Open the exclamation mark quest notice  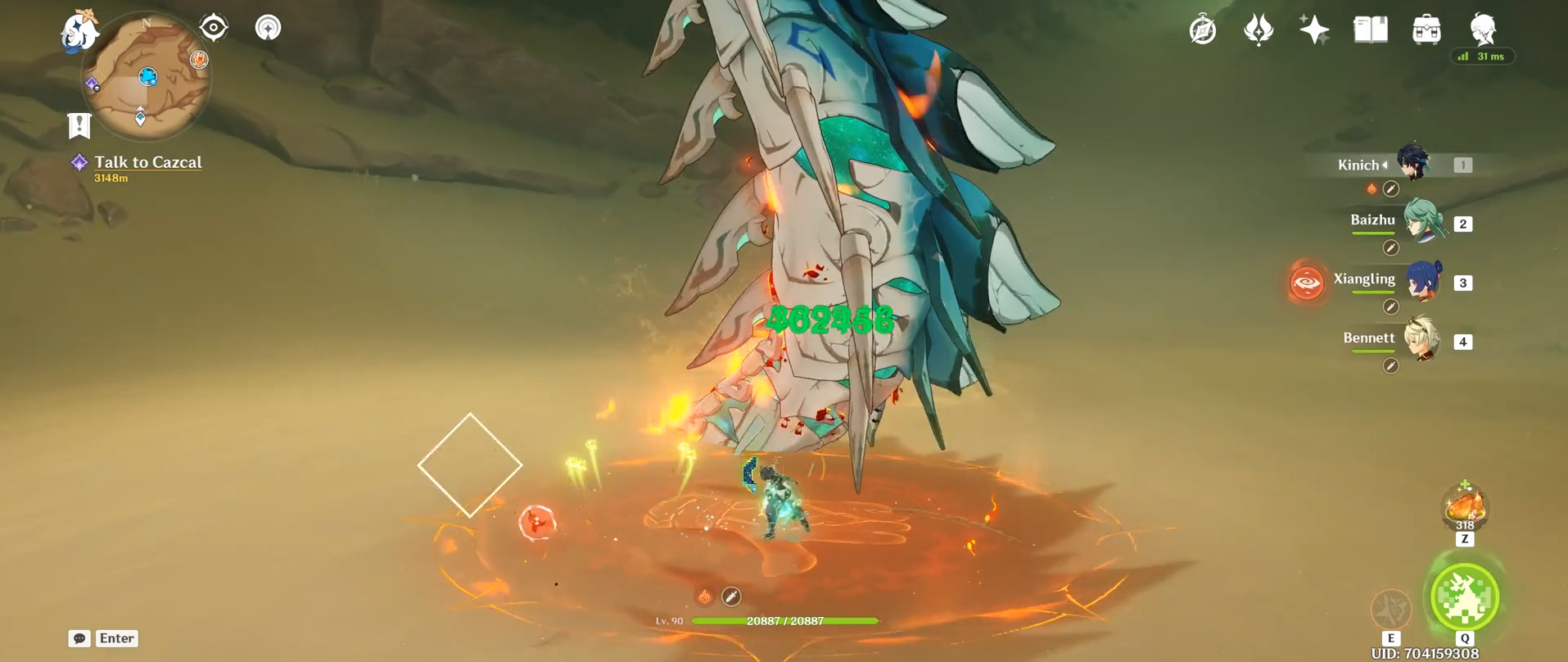click(x=79, y=125)
